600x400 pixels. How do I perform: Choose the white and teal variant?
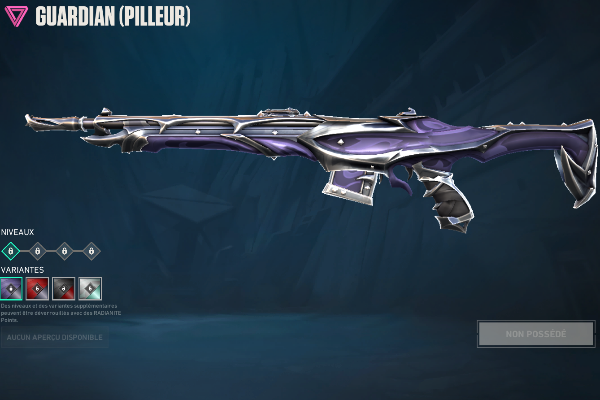(x=90, y=289)
